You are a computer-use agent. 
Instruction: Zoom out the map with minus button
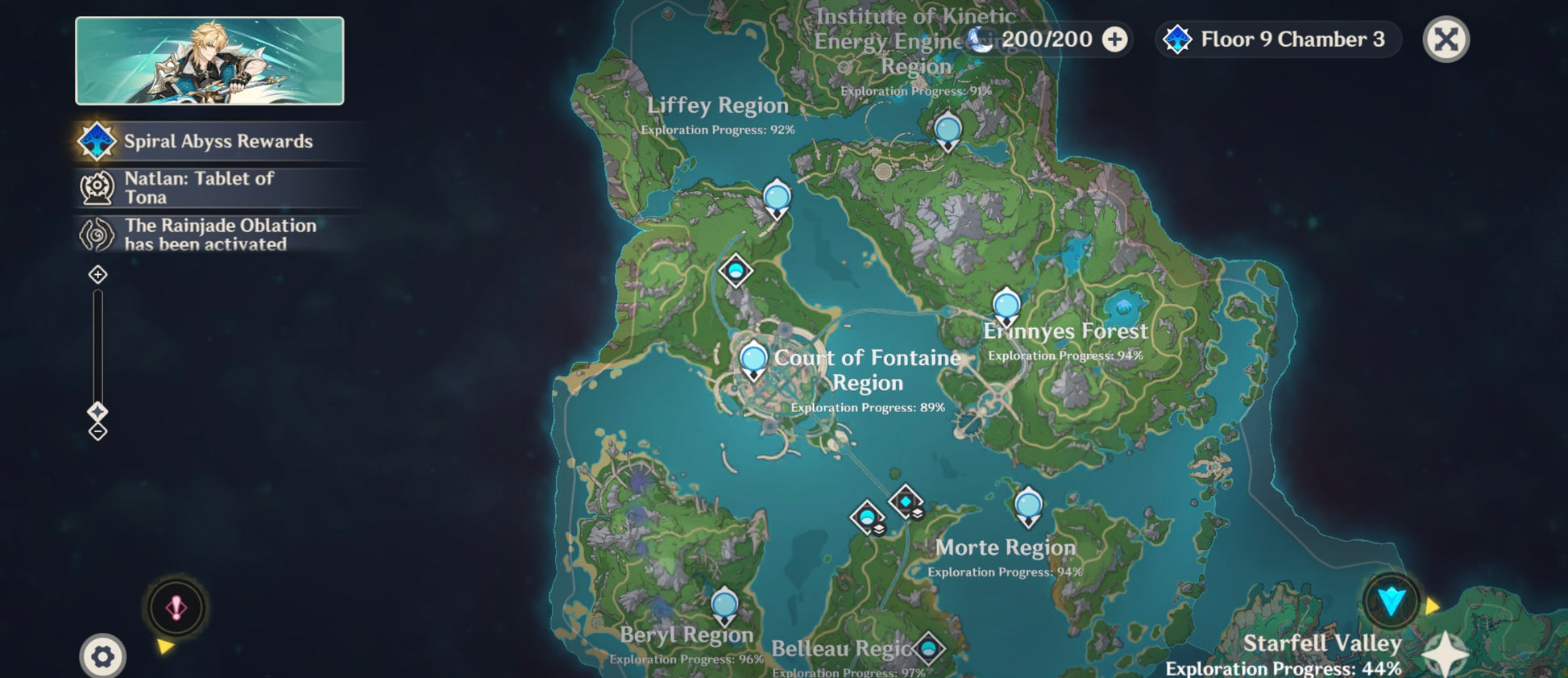click(x=97, y=432)
